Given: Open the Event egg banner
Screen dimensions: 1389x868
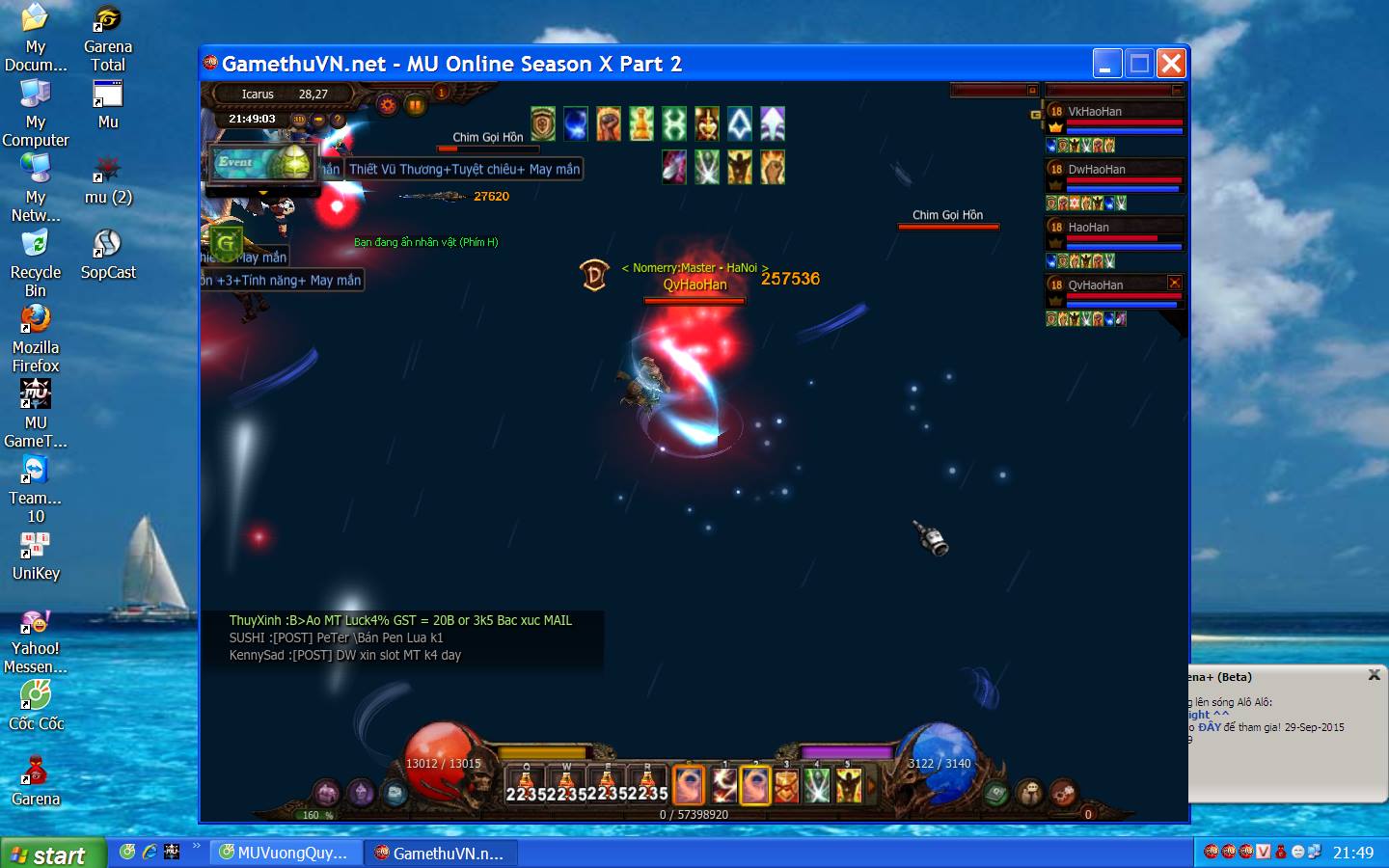Looking at the screenshot, I should [264, 163].
